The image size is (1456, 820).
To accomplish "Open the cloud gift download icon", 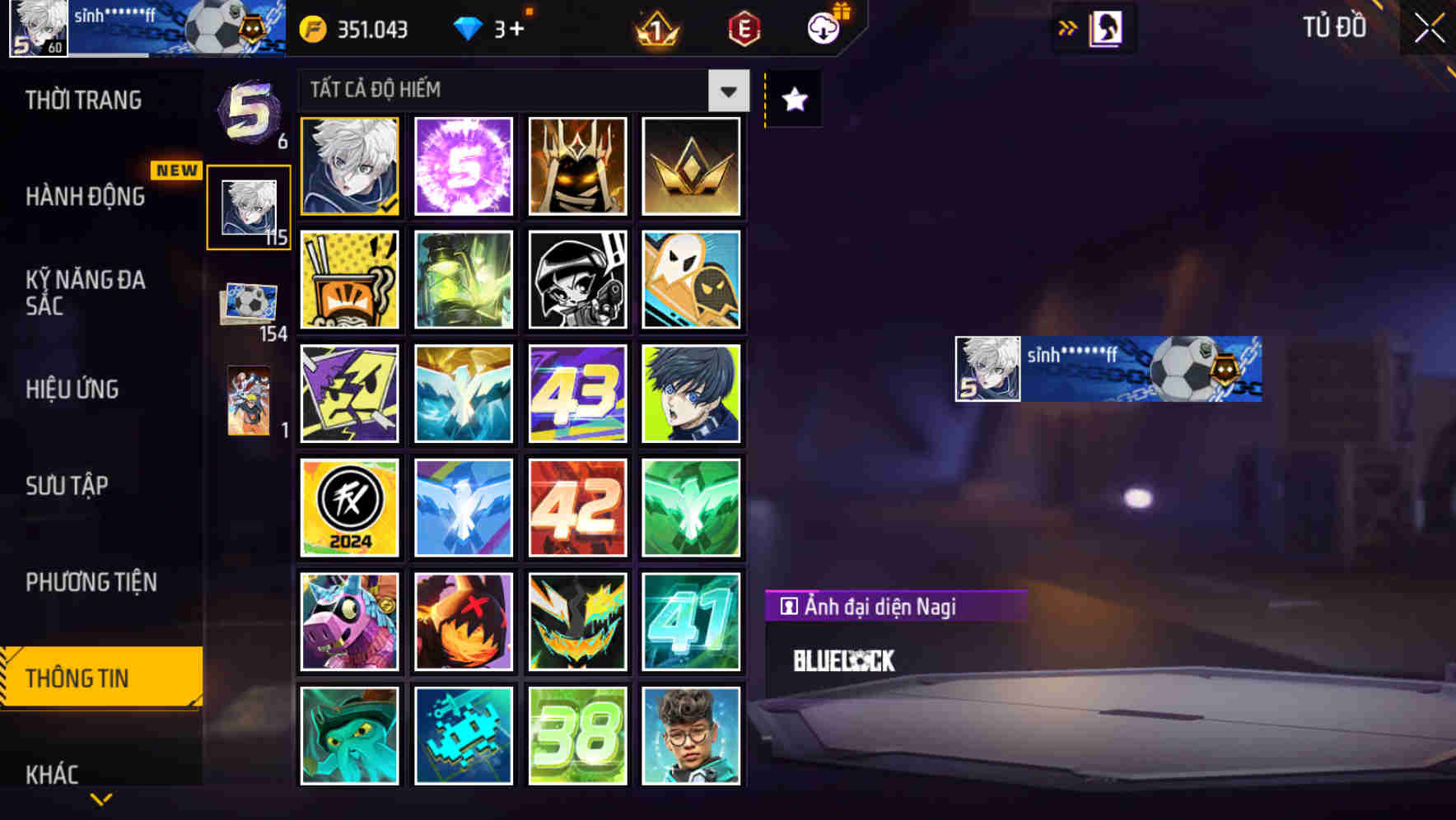I will click(824, 26).
